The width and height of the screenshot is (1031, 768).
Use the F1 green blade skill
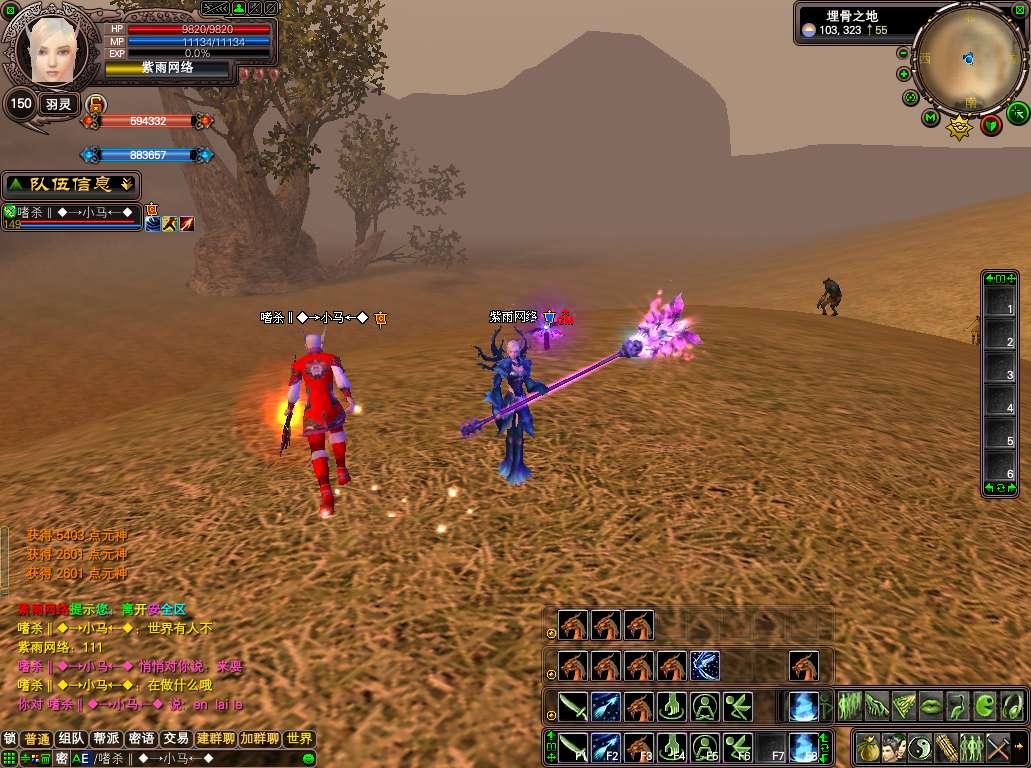click(572, 746)
